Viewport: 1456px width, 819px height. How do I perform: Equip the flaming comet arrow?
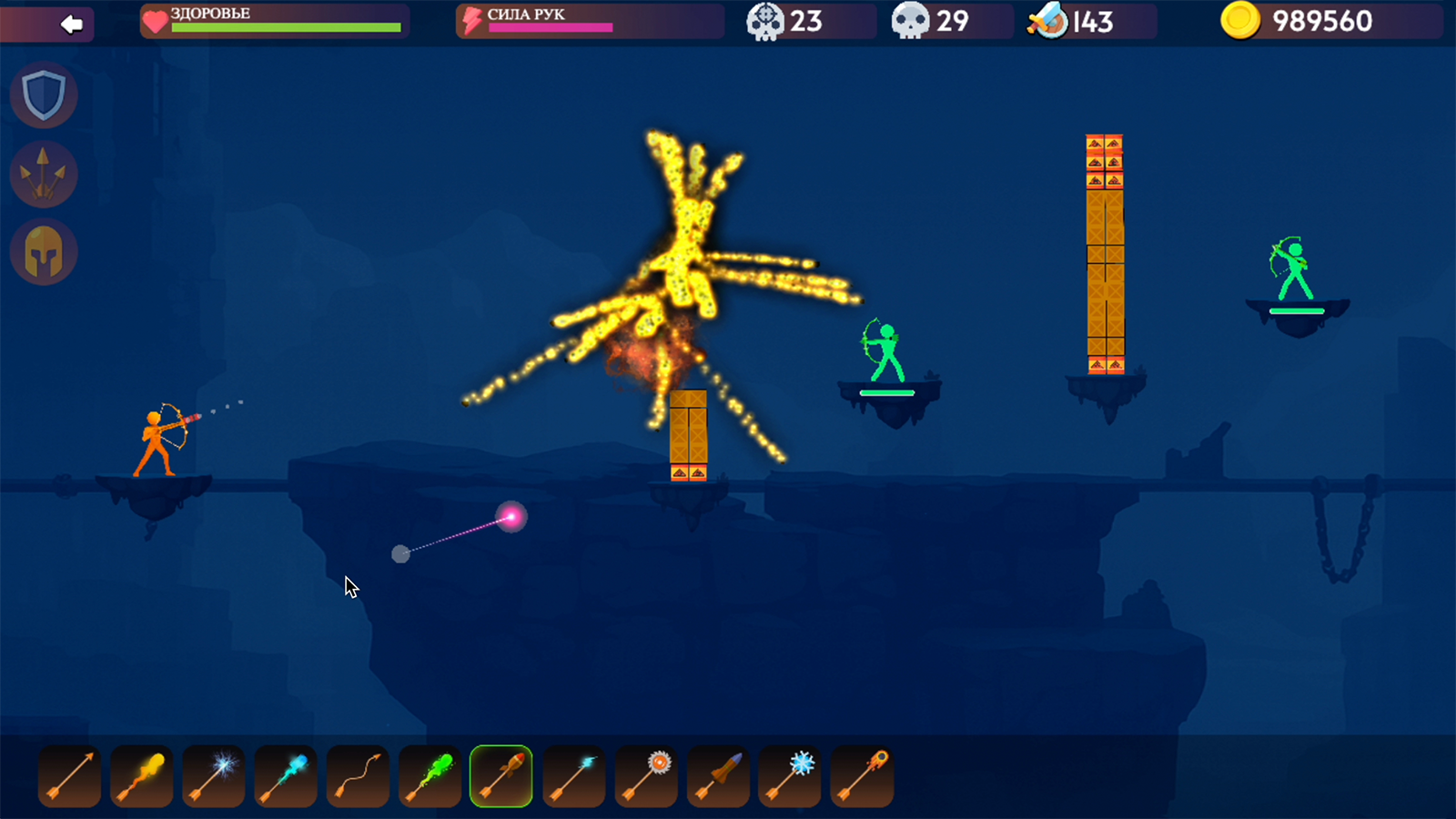pos(860,775)
